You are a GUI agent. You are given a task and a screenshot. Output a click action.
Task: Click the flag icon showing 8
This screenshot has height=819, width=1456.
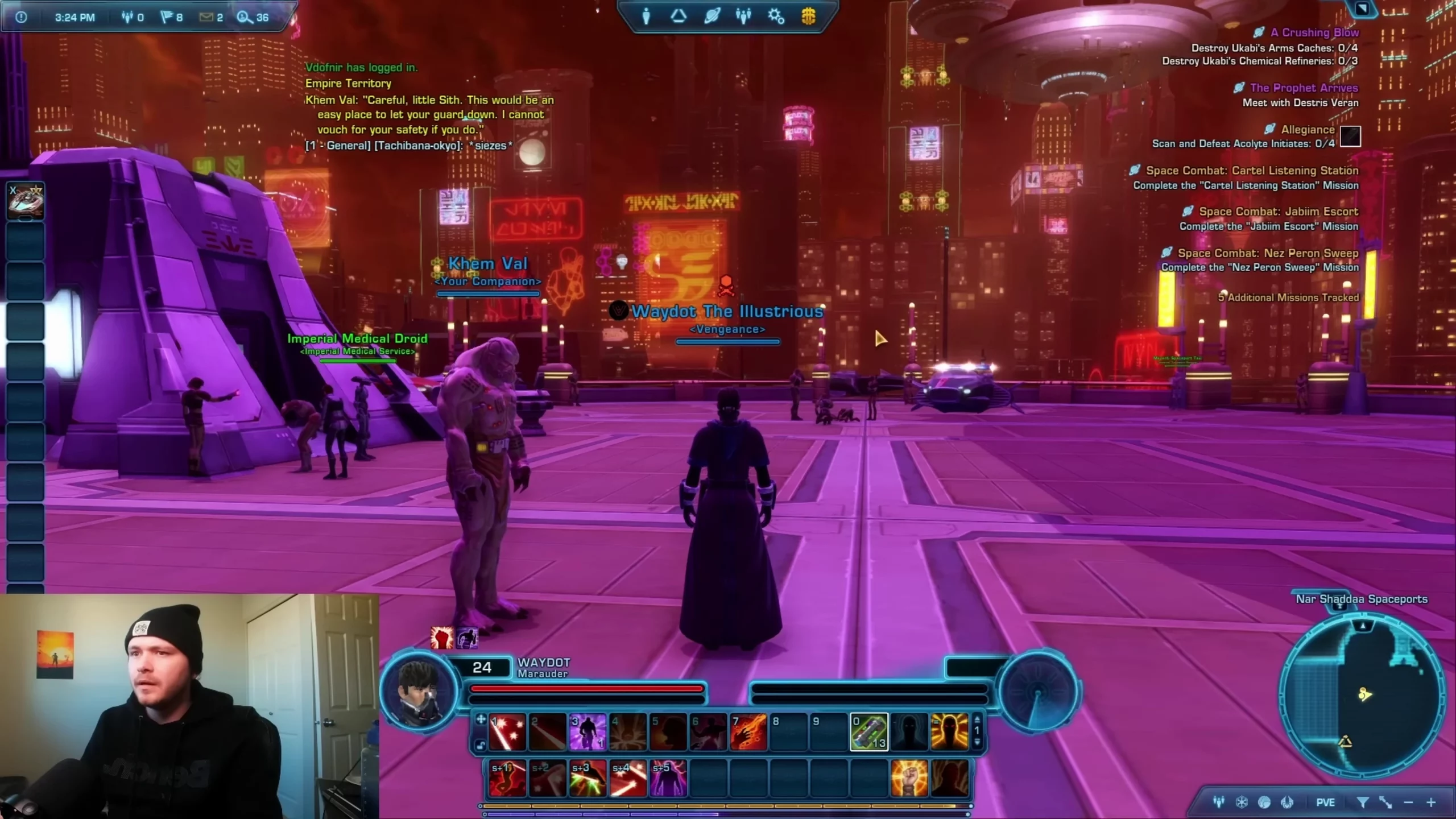[x=167, y=17]
